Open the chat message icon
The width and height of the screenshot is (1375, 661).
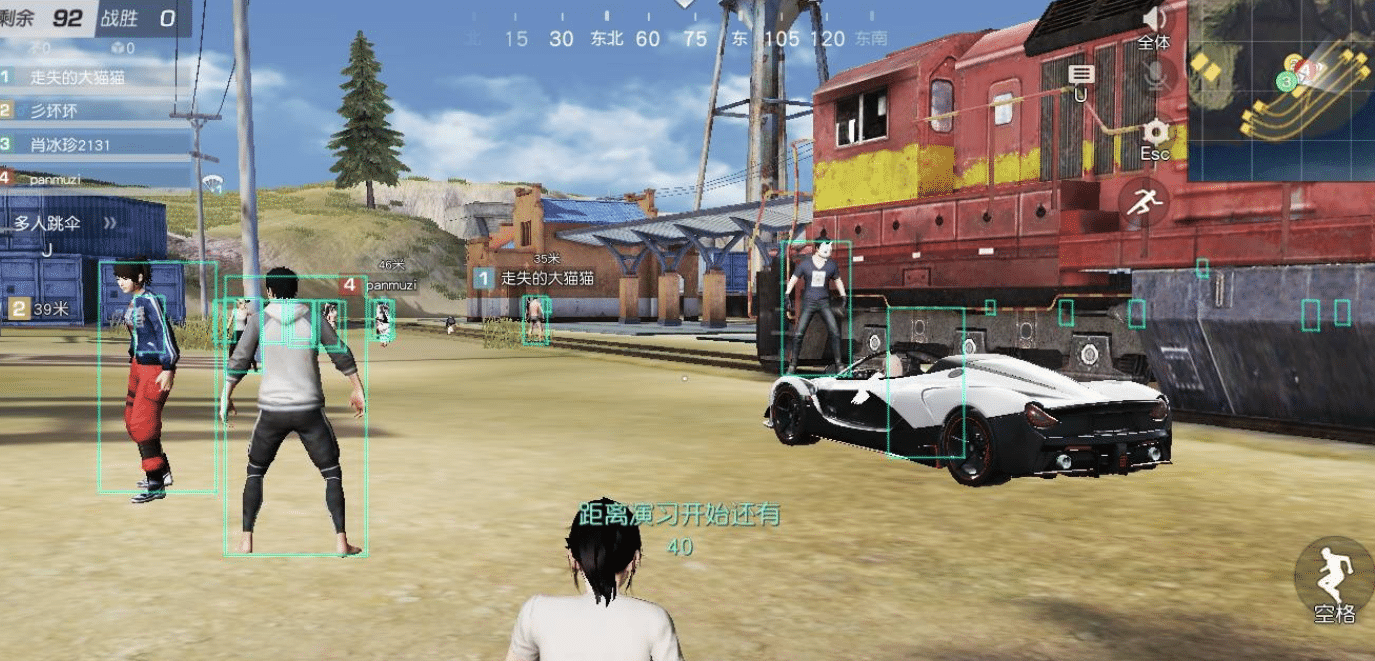tap(1081, 76)
